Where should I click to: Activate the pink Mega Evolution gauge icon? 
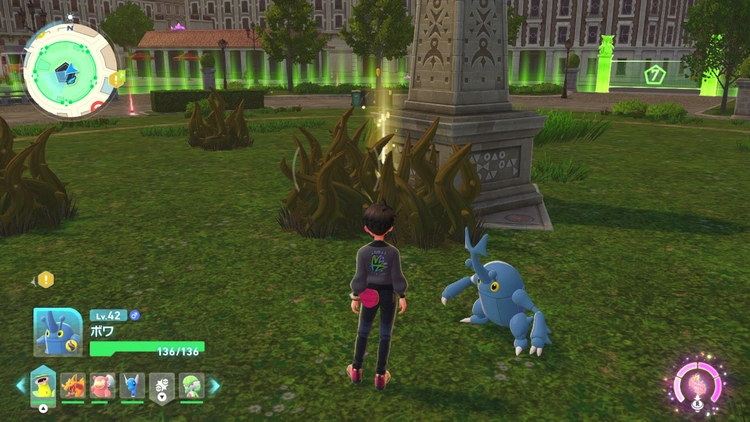tap(697, 385)
